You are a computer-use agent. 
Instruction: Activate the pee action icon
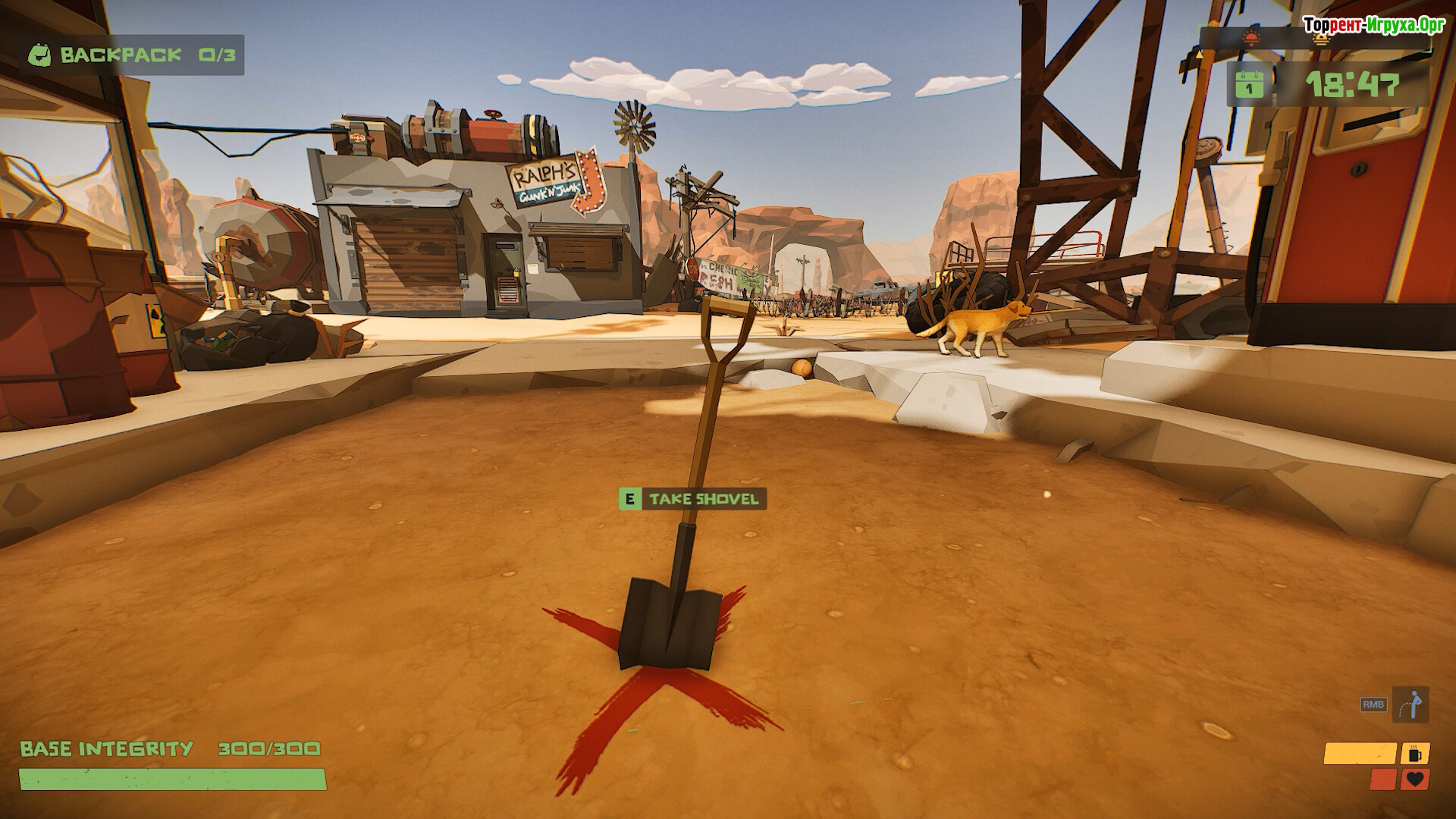click(1410, 704)
